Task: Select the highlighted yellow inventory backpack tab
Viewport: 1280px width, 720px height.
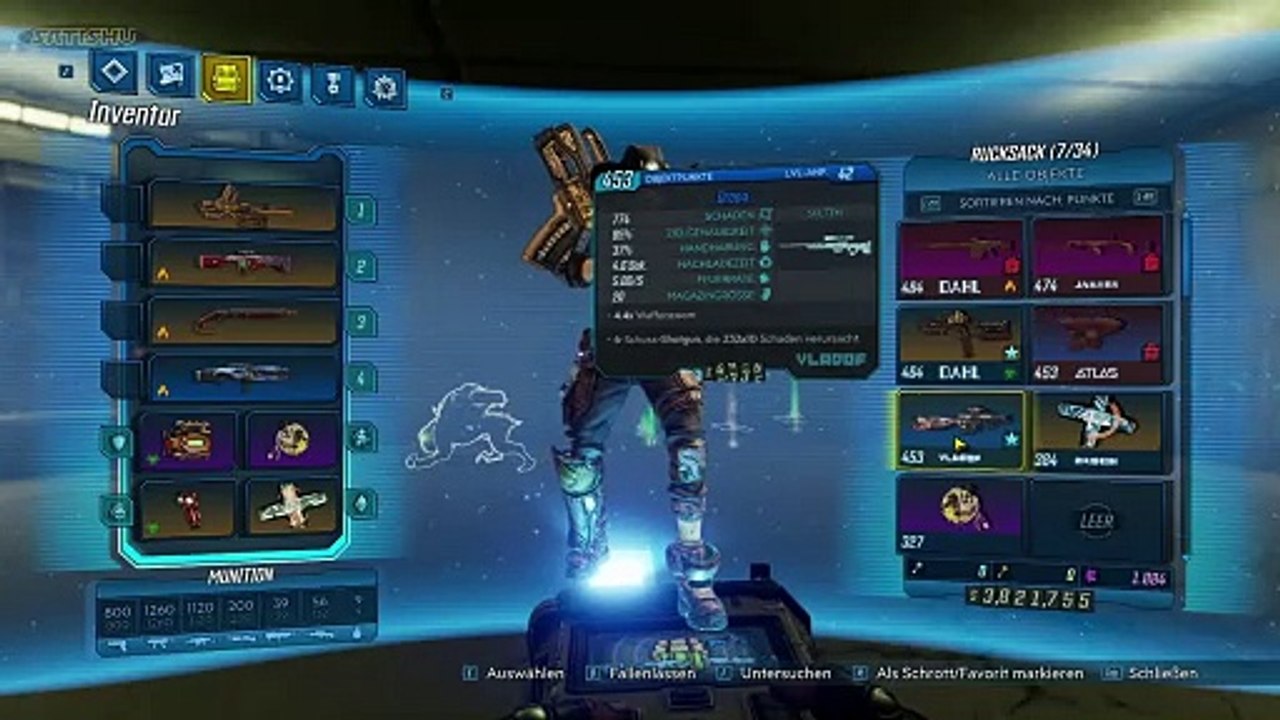Action: pyautogui.click(x=227, y=78)
